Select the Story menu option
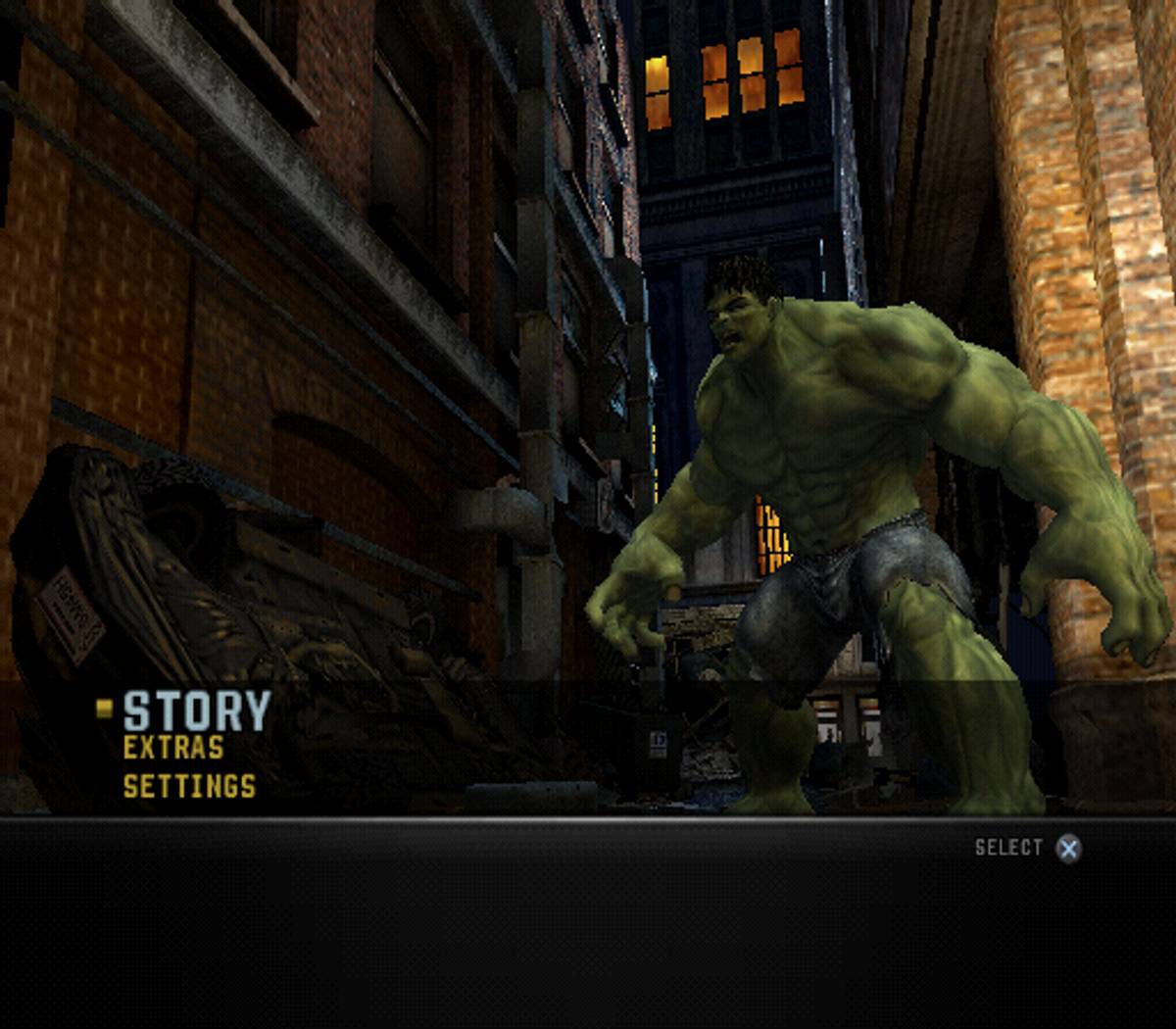 (x=196, y=710)
